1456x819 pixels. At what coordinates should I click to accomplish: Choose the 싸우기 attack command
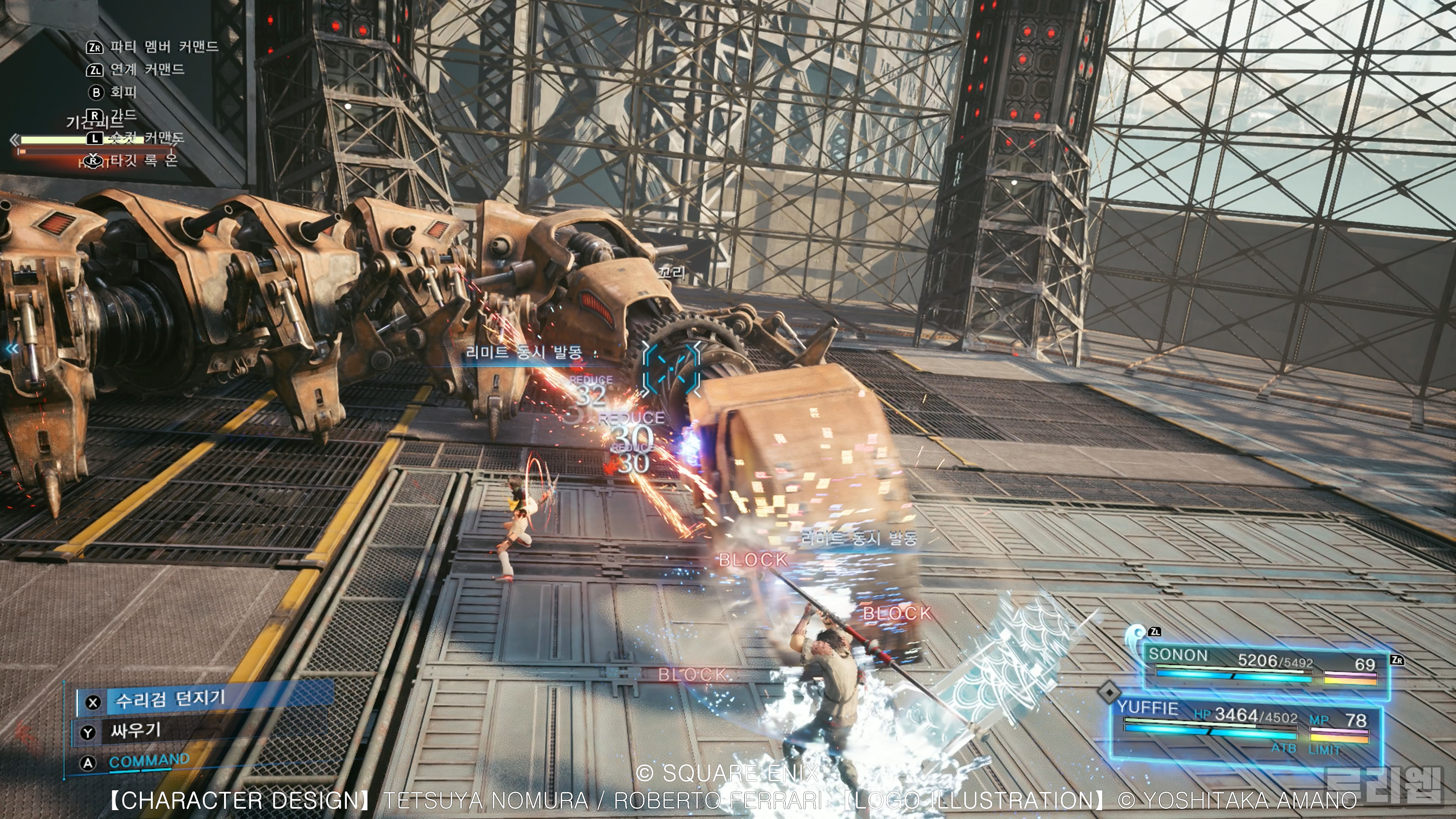pyautogui.click(x=136, y=731)
